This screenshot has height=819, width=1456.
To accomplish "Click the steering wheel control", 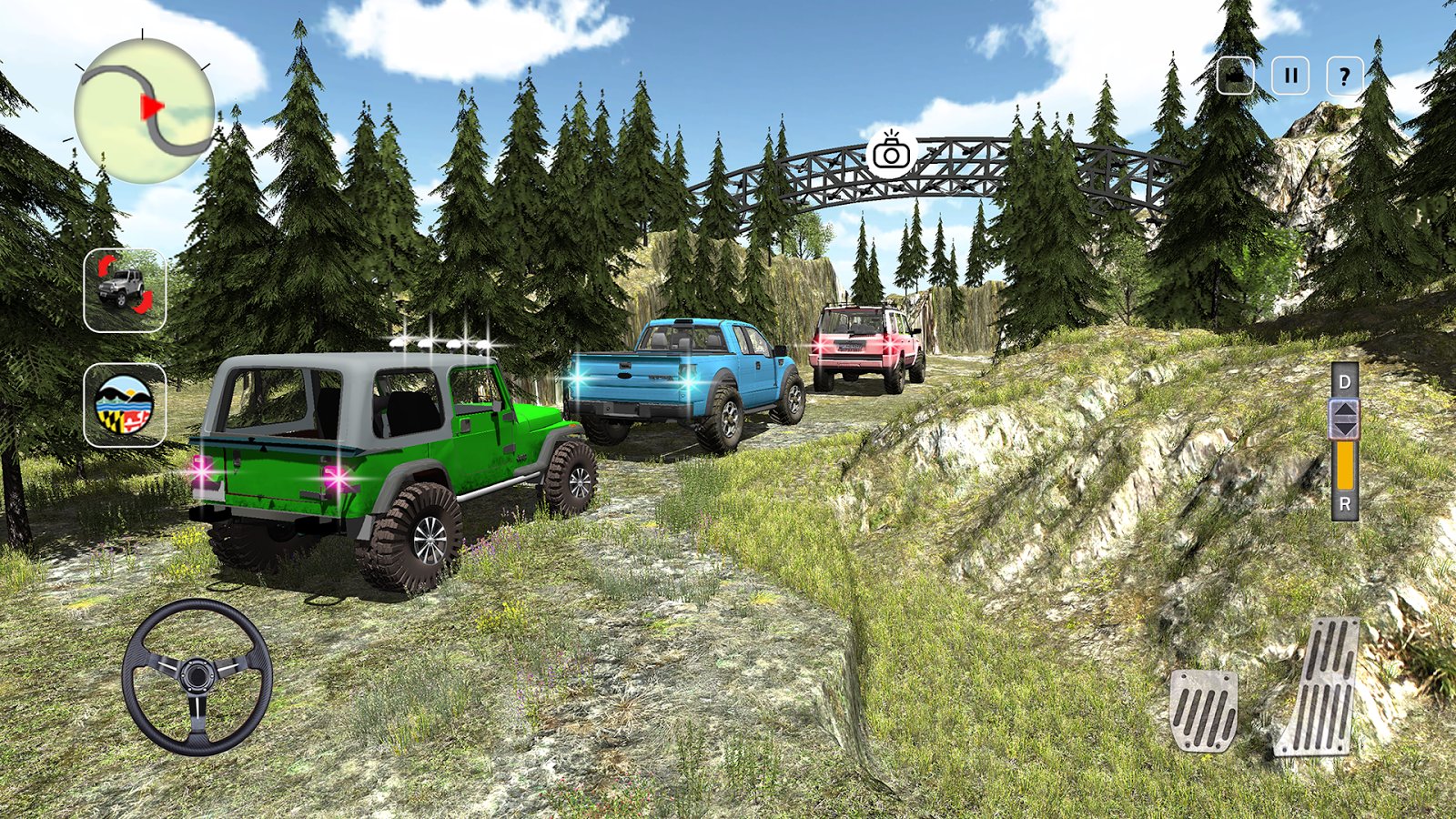I will click(x=197, y=676).
